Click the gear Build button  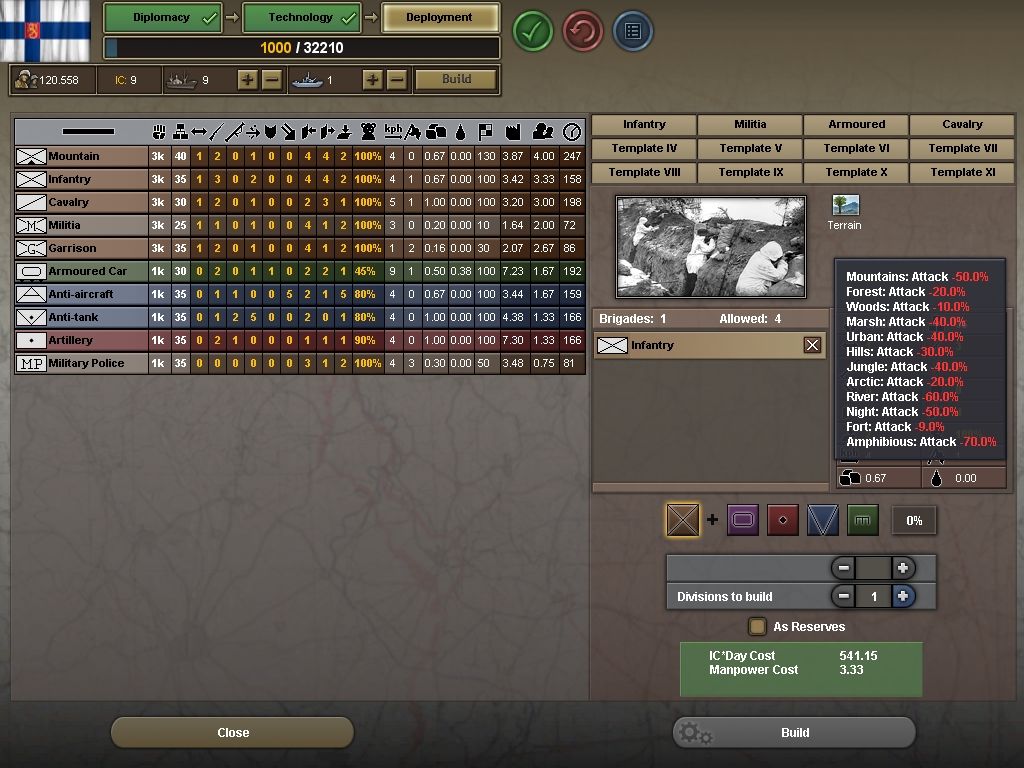pos(794,732)
